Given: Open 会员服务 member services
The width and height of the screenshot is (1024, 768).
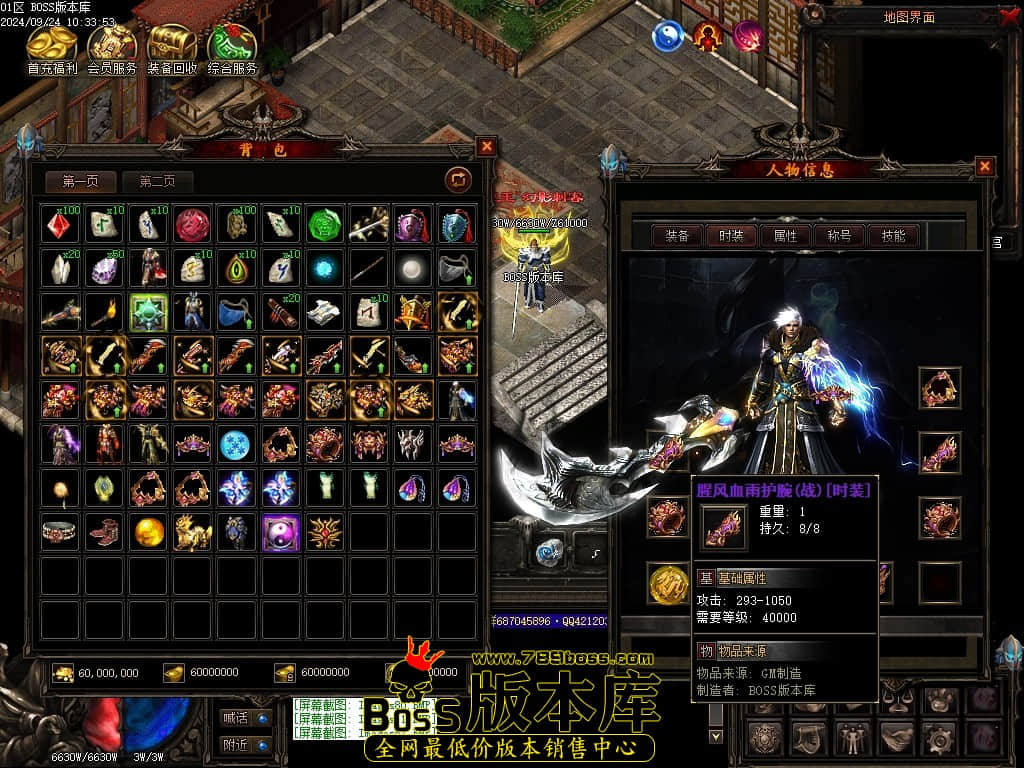Looking at the screenshot, I should coord(112,48).
